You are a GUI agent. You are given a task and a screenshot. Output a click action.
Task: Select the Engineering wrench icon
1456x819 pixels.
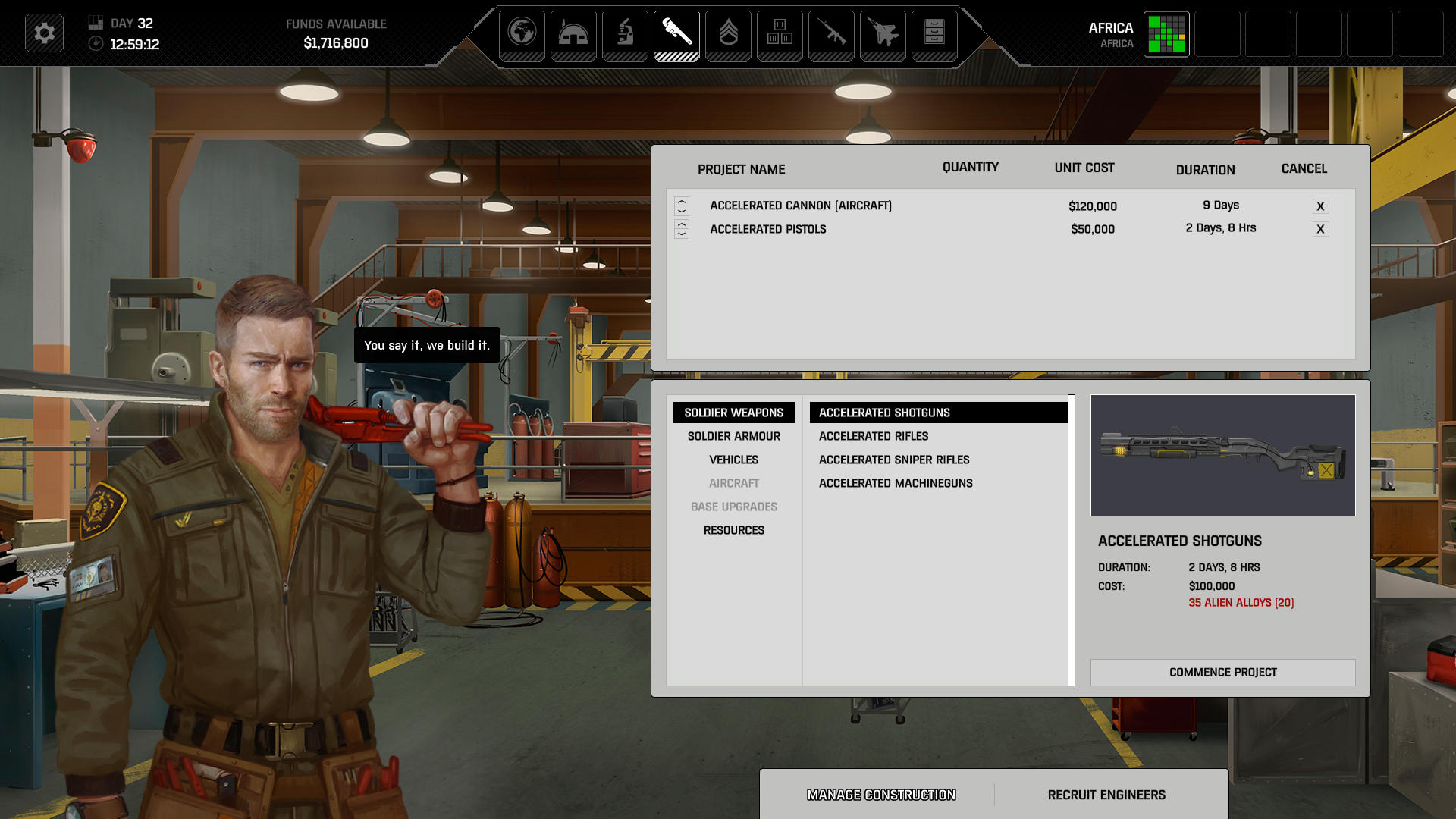pos(676,33)
